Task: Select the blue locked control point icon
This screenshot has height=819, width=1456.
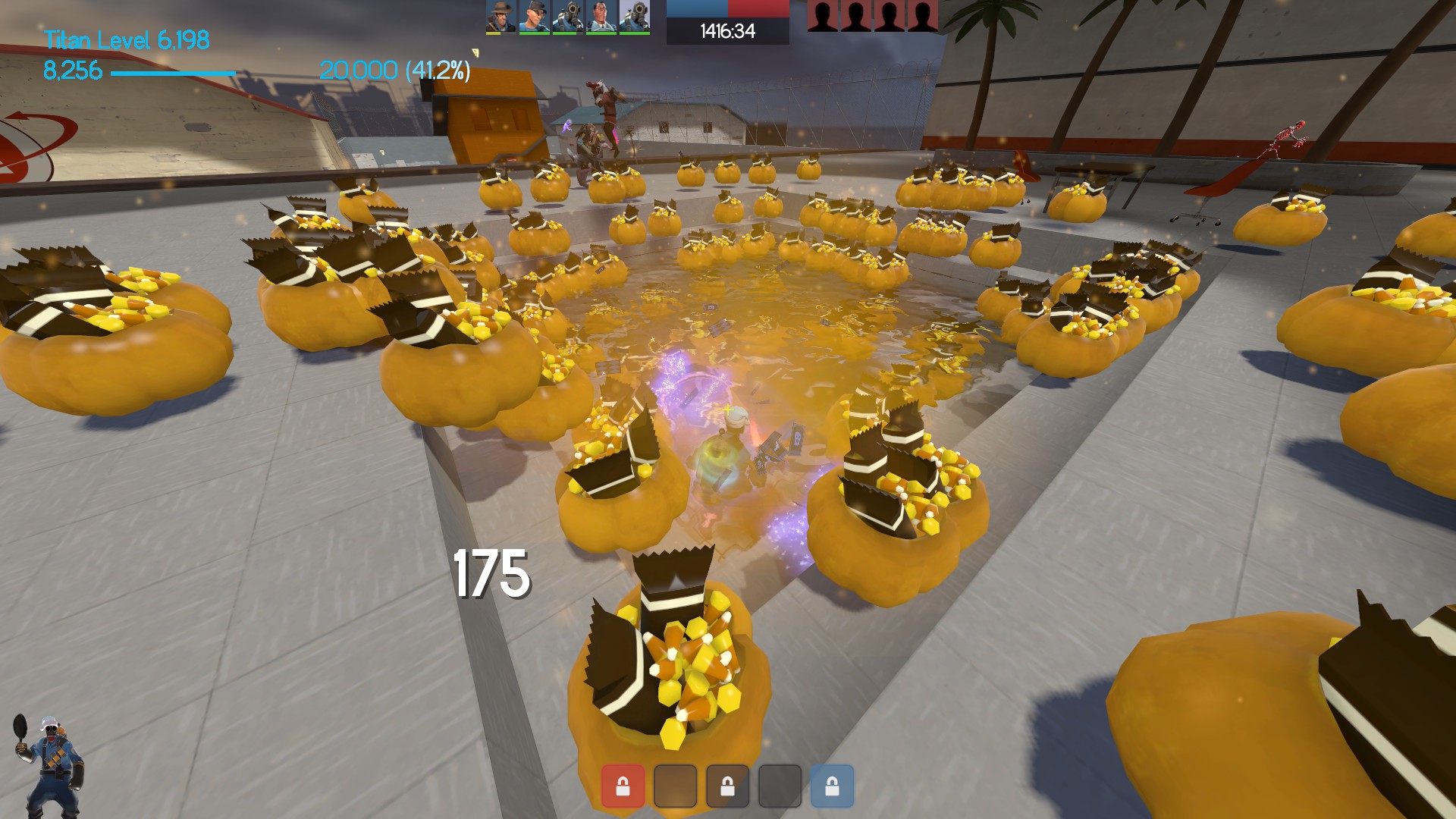Action: point(832,786)
